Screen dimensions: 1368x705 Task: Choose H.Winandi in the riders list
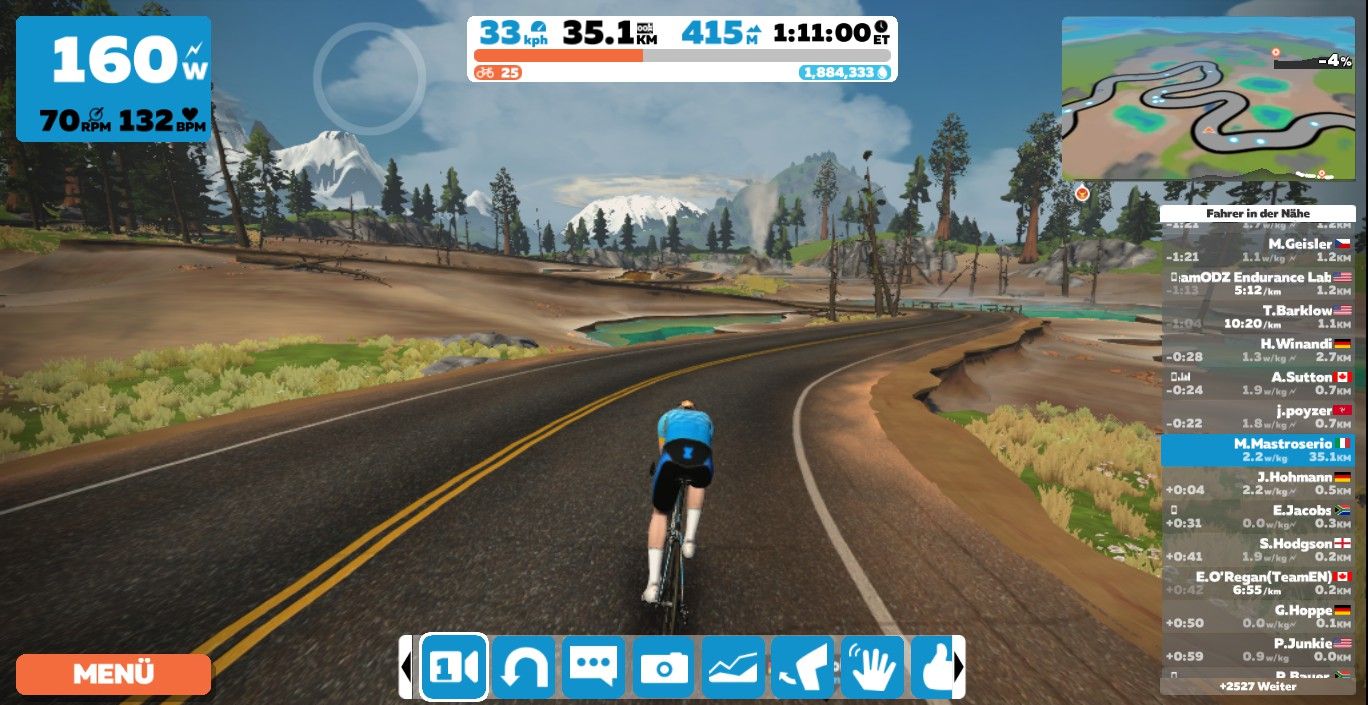pyautogui.click(x=1258, y=350)
